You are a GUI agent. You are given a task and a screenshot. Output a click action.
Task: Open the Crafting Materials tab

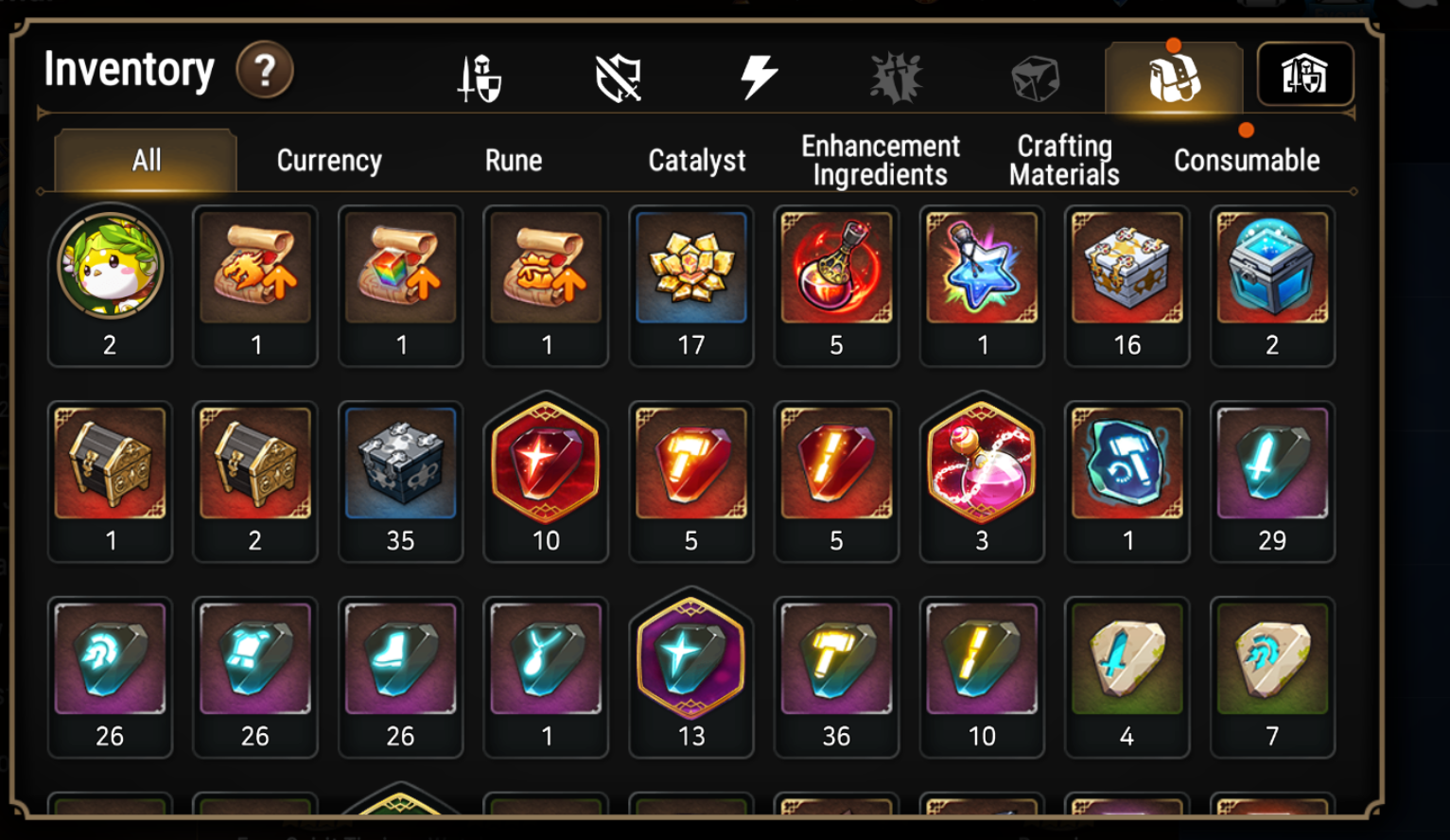click(1063, 159)
